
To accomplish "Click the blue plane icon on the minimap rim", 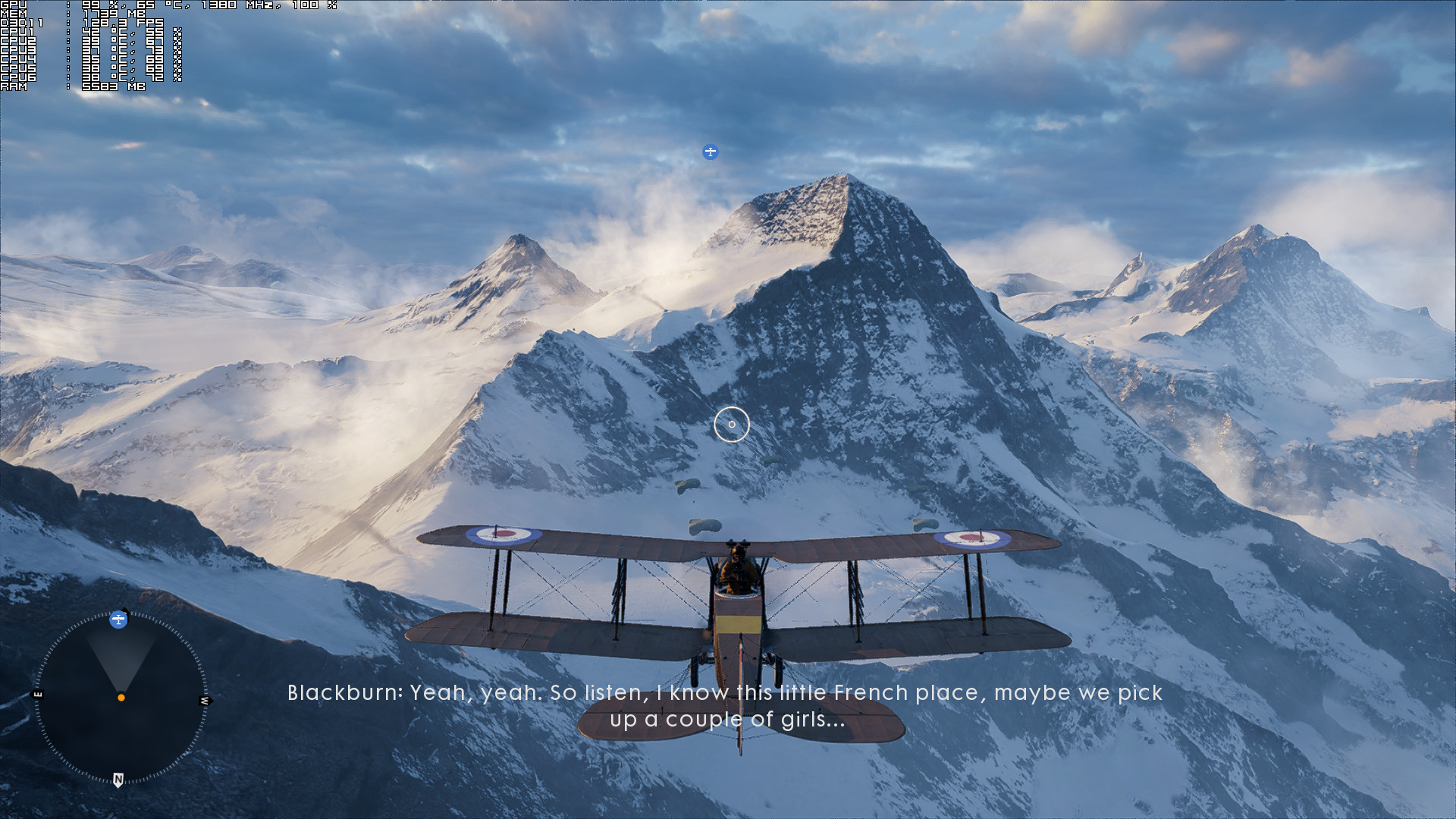I will click(118, 620).
